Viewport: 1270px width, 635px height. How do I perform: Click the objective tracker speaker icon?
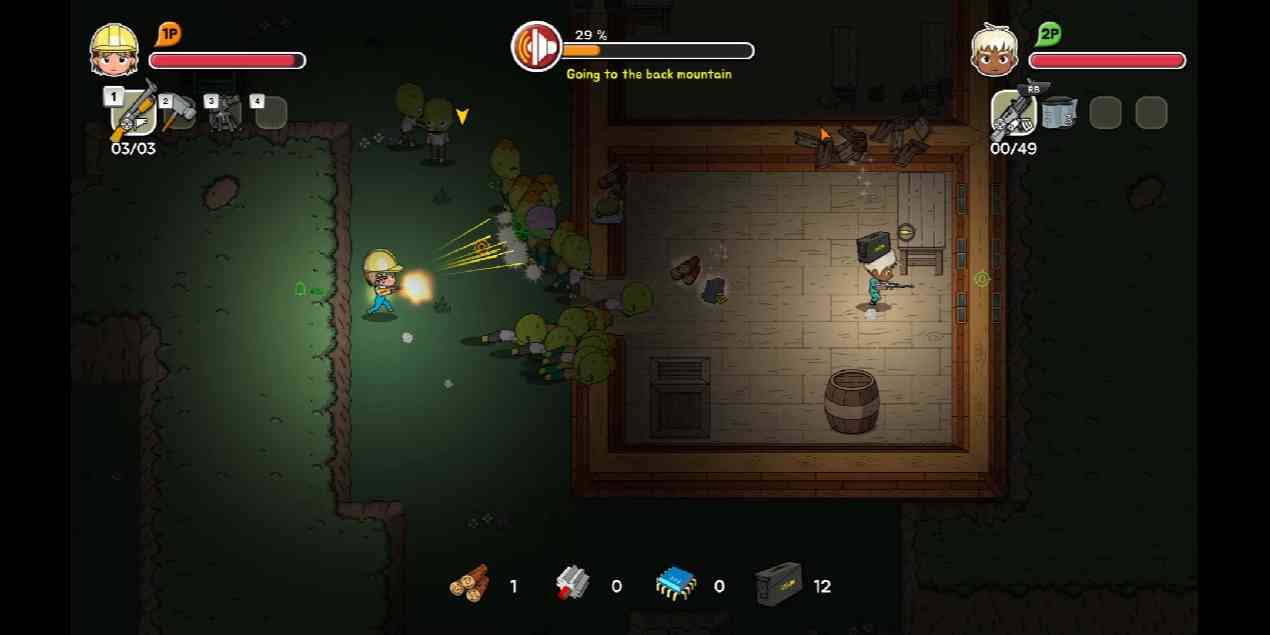(537, 47)
